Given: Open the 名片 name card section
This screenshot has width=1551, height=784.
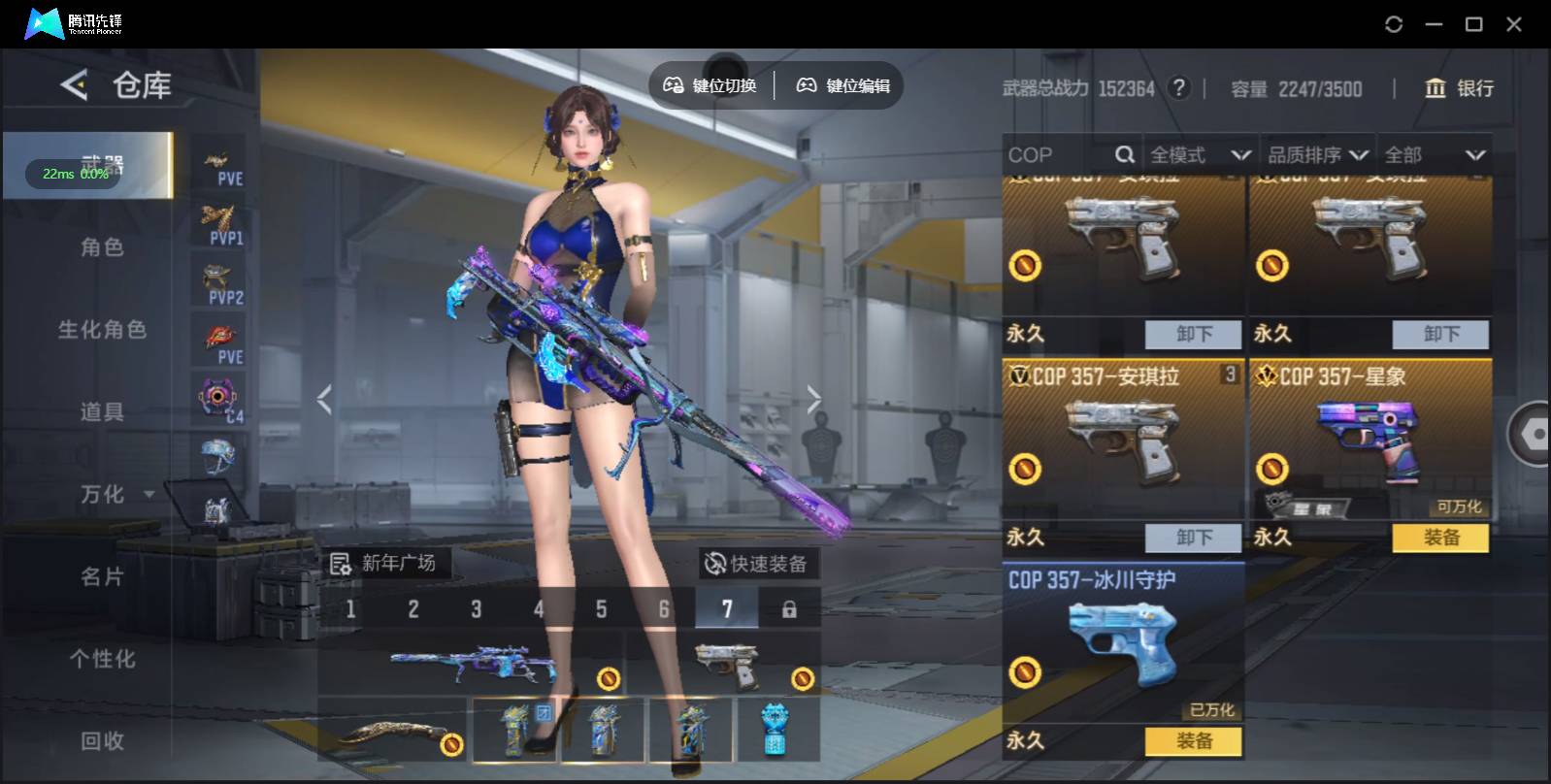Looking at the screenshot, I should tap(102, 577).
